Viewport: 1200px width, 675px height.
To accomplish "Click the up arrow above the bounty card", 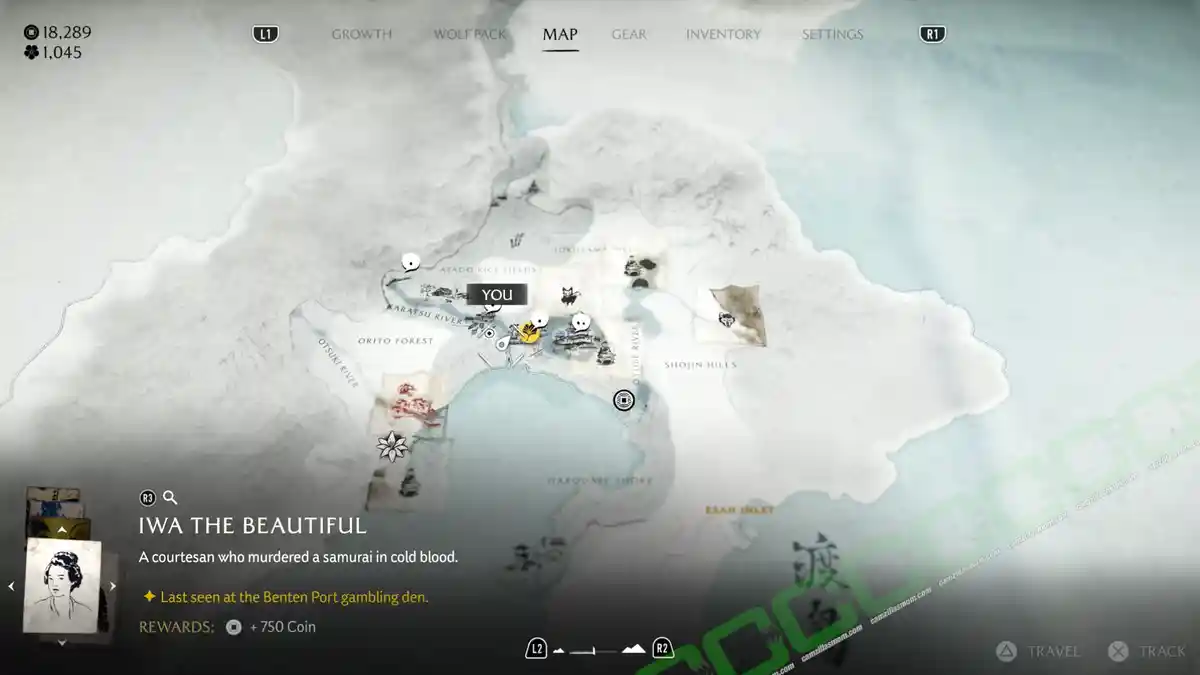I will [62, 530].
